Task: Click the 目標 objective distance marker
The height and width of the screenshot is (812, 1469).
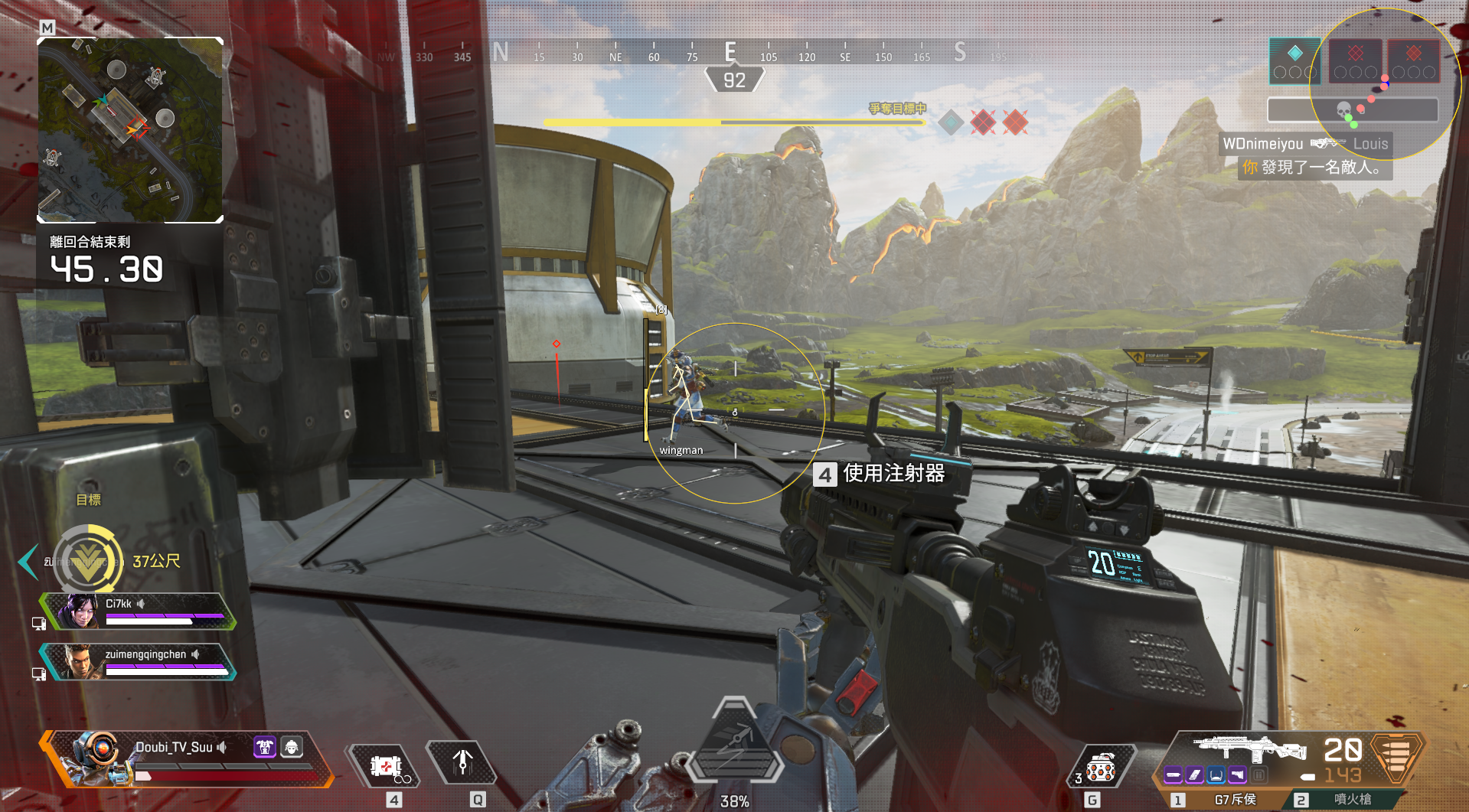Action: 89,560
